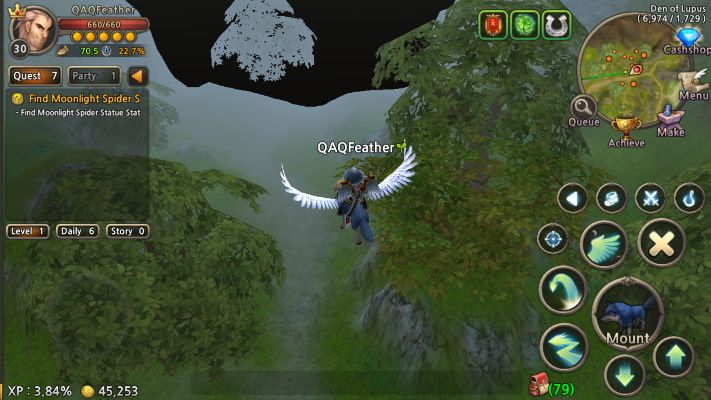Screen dimensions: 711x400
Task: Select the four-leaf clover buff icon
Action: [x=525, y=25]
